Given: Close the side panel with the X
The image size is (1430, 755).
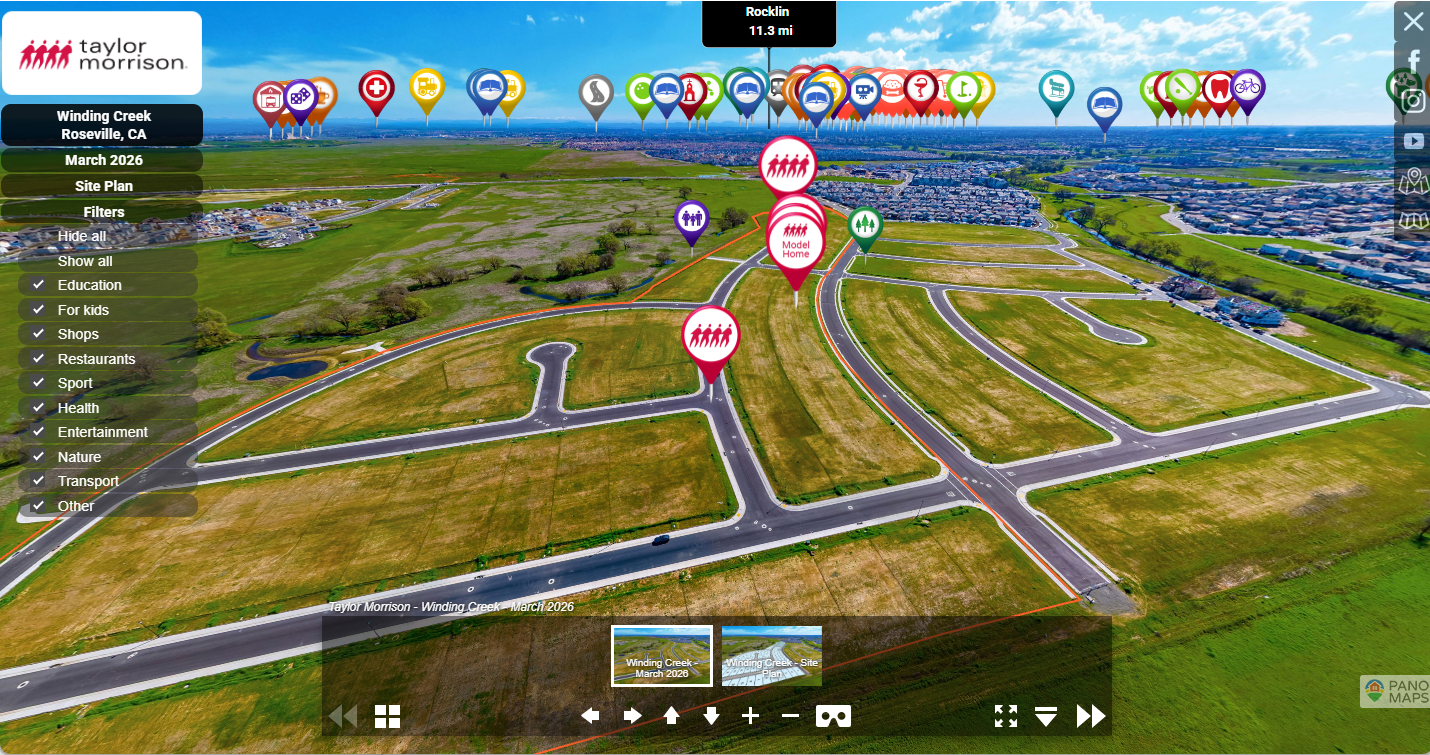Looking at the screenshot, I should pos(1413,22).
